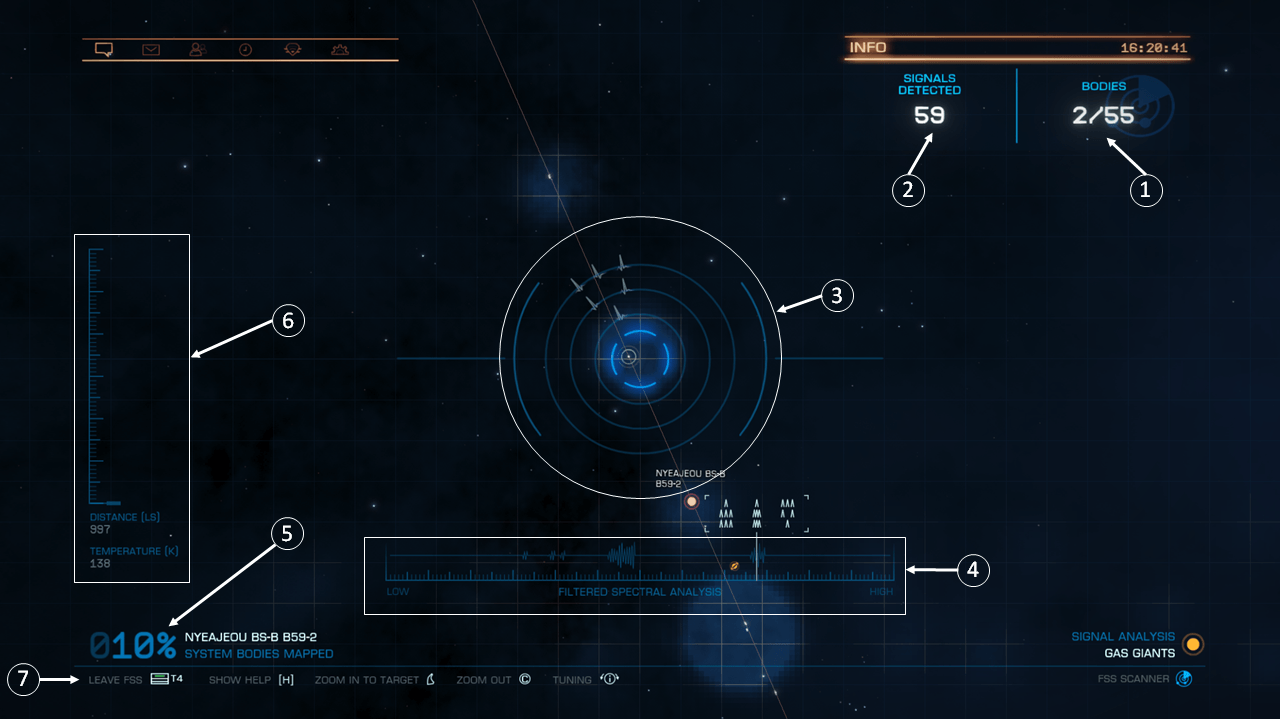Click the orange Signal Analysis indicator dot
The image size is (1280, 720).
[x=1192, y=645]
